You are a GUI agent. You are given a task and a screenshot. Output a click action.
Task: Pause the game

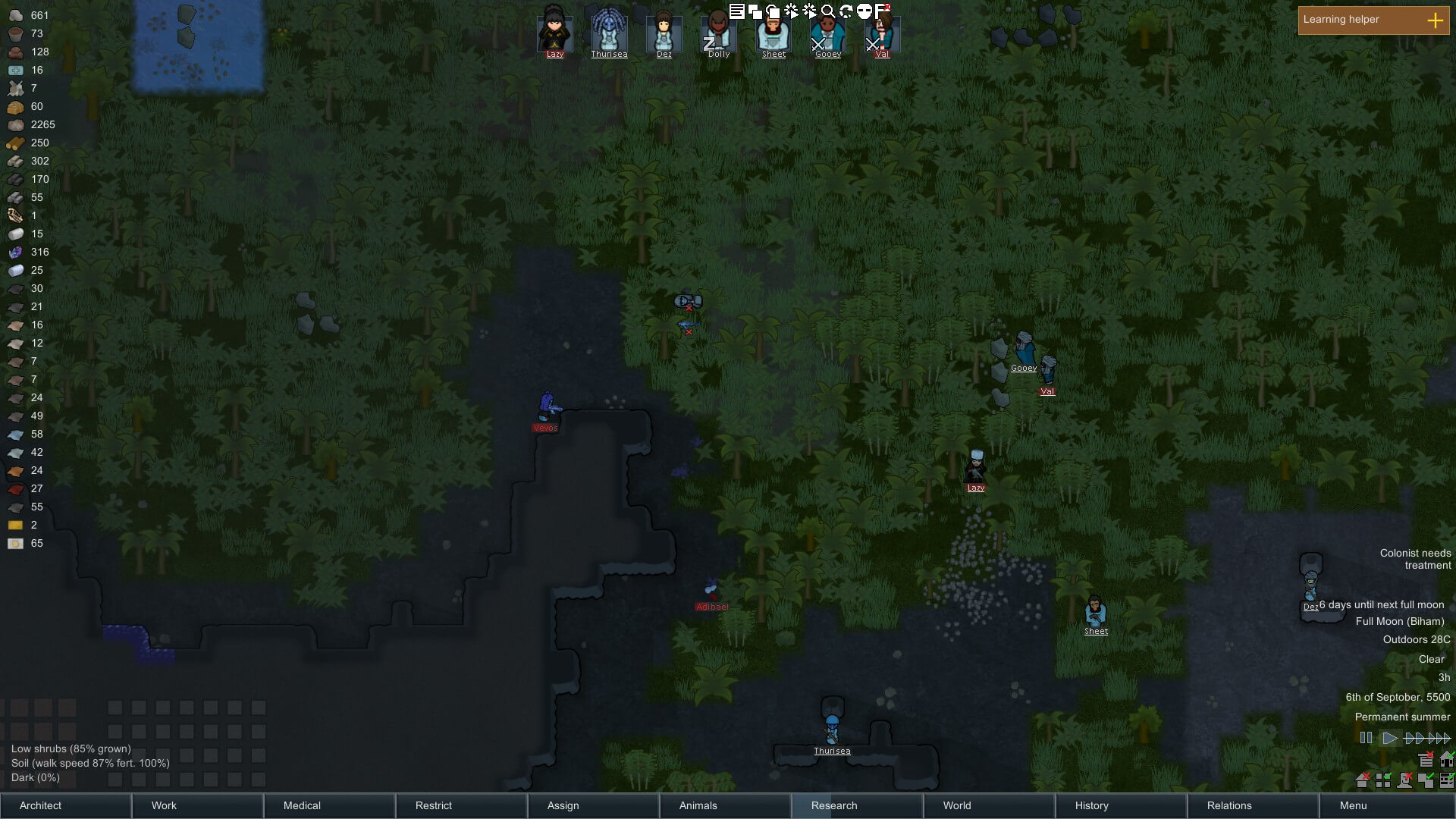tap(1366, 738)
